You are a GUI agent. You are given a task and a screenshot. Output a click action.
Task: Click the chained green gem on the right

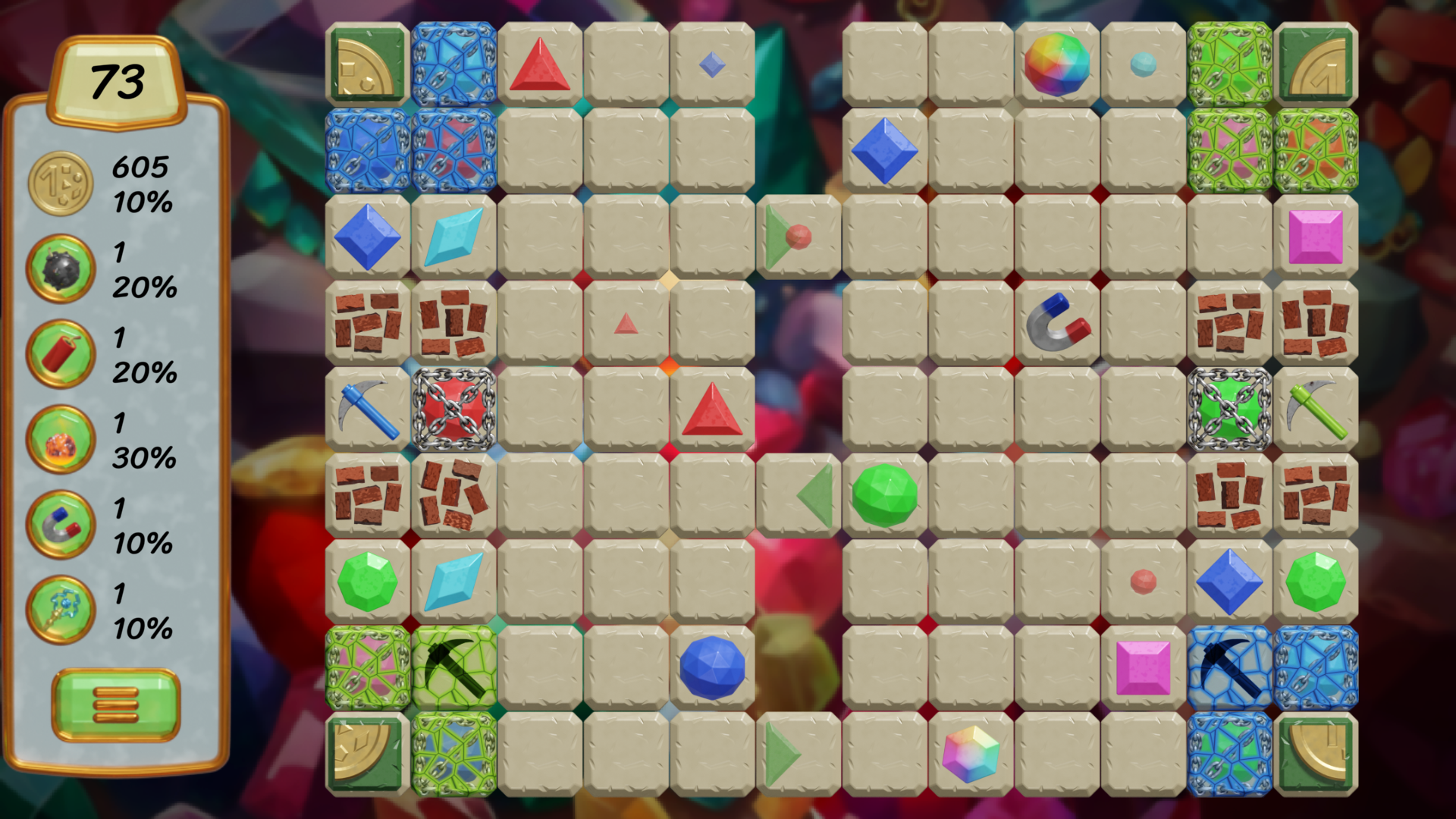(1229, 409)
